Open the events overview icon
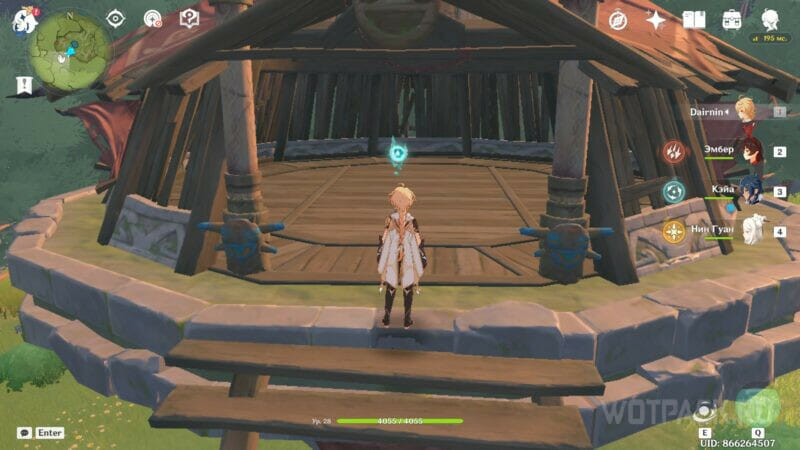The image size is (800, 450). pos(153,19)
